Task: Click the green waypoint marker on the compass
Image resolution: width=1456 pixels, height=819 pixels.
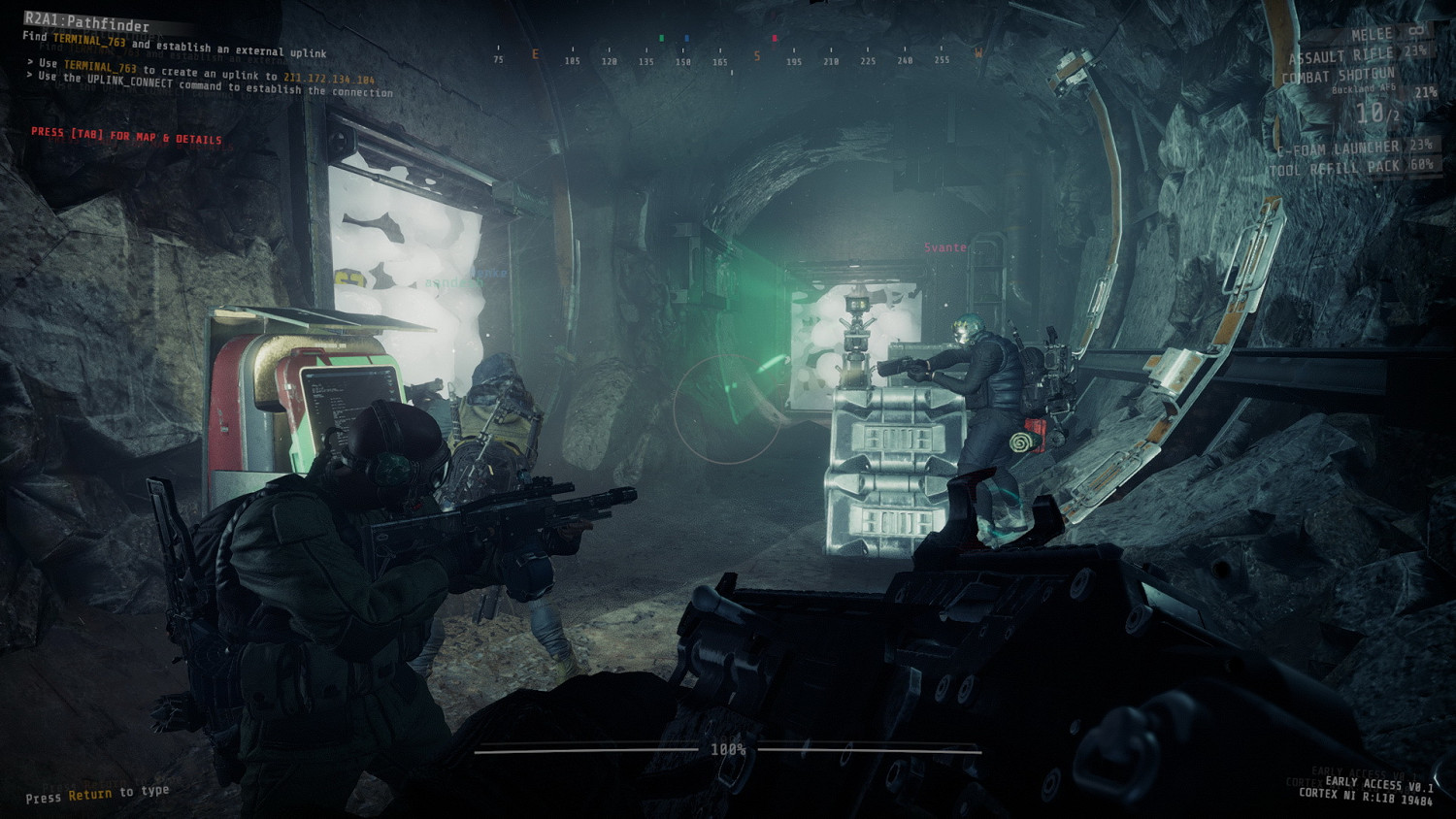Action: [662, 40]
